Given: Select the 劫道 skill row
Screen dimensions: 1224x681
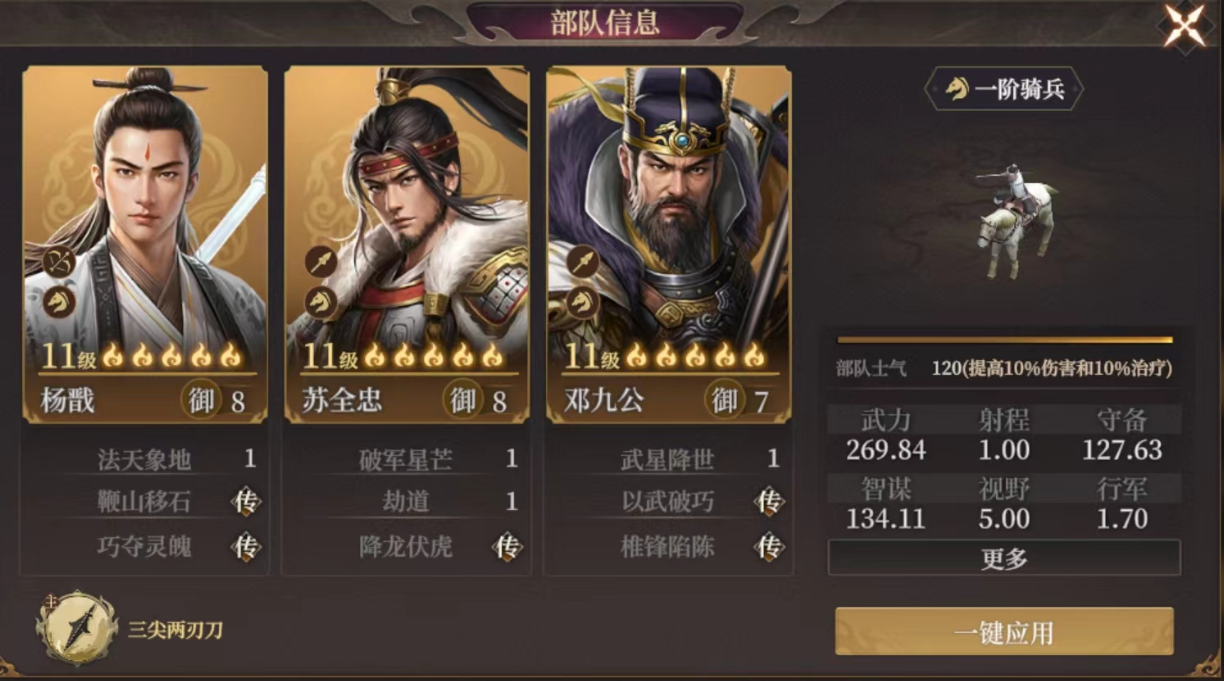Looking at the screenshot, I should point(407,502).
